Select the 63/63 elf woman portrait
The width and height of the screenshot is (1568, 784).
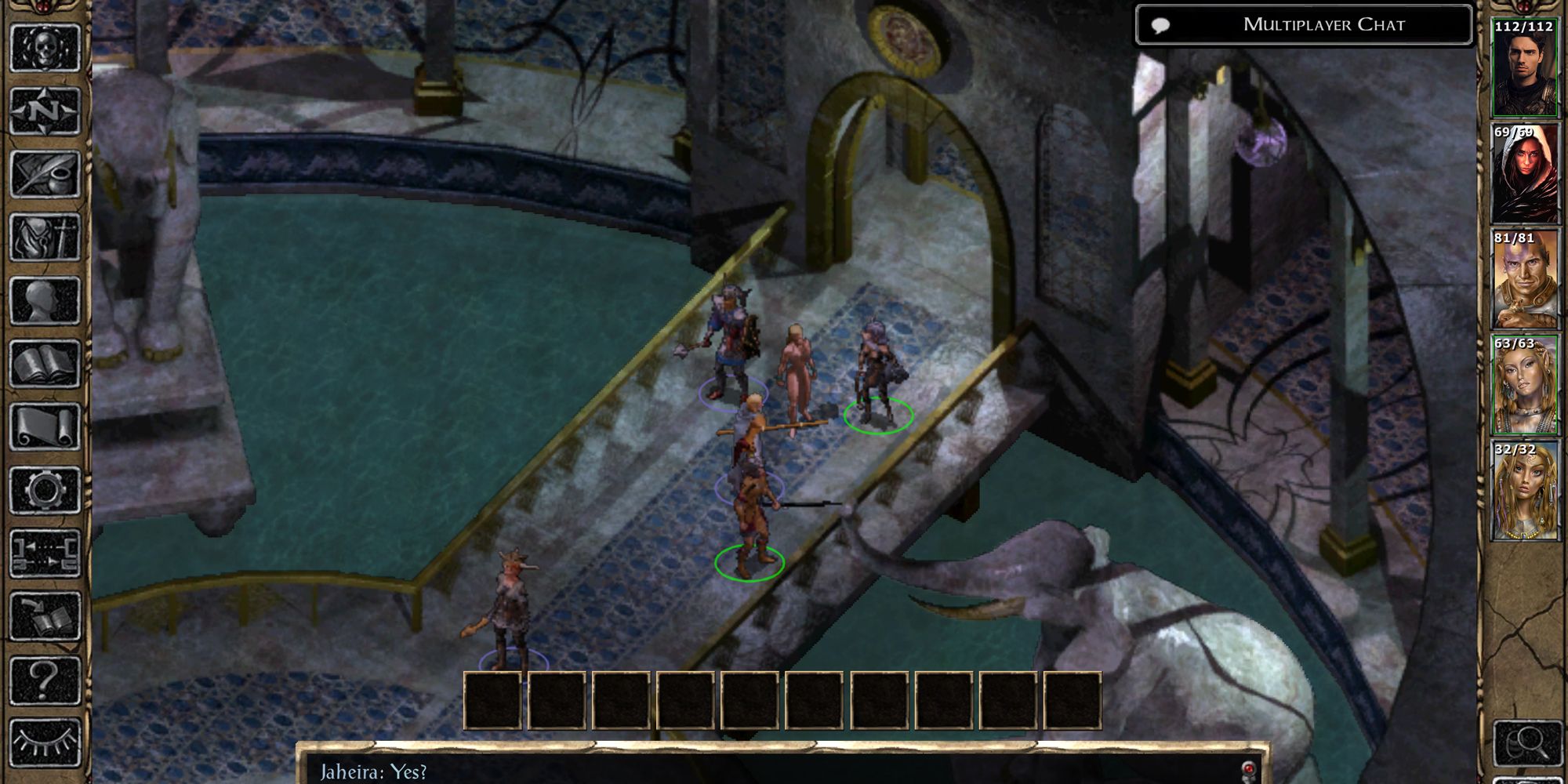(1524, 386)
